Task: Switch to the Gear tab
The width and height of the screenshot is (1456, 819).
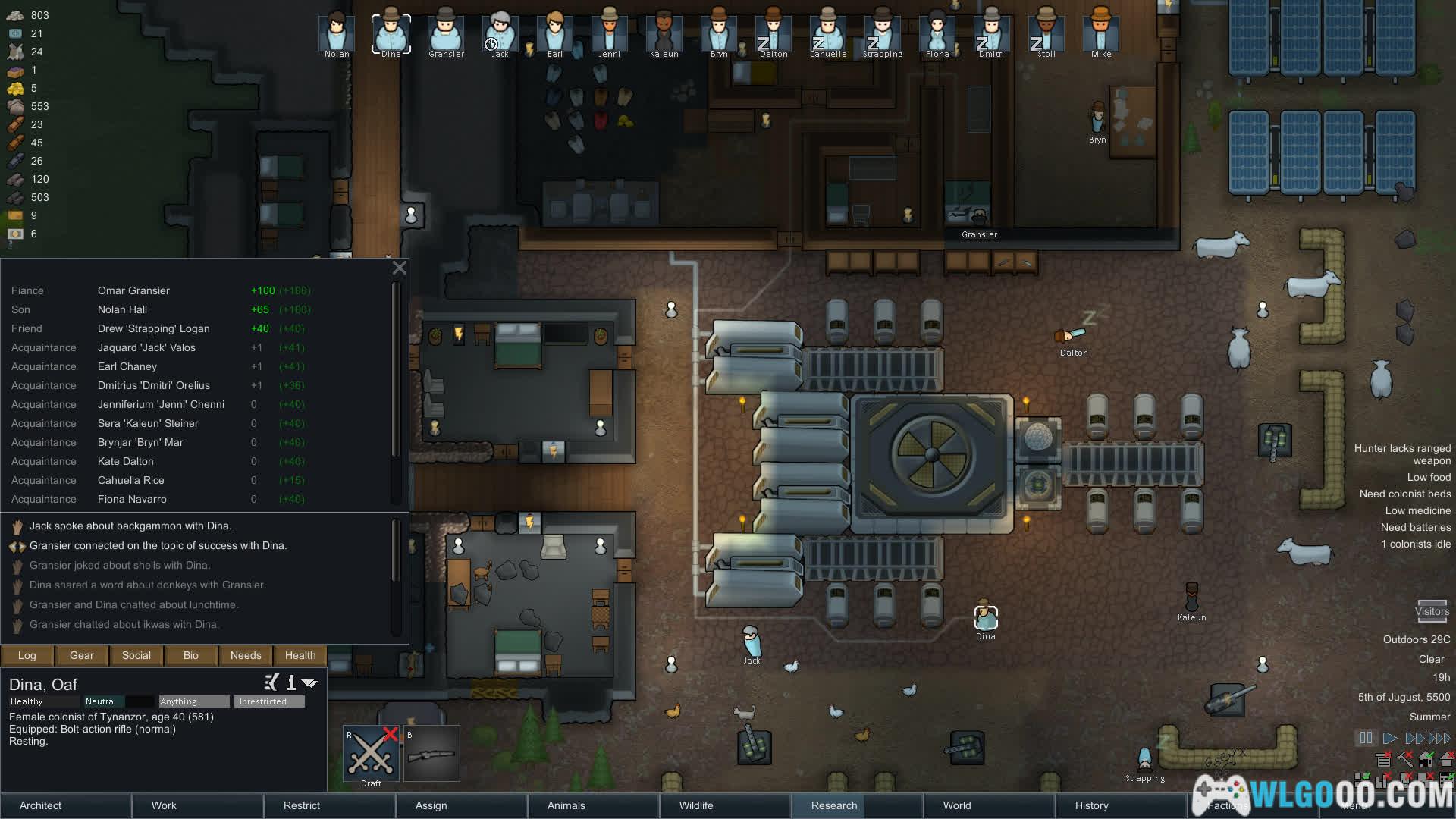Action: (x=82, y=655)
